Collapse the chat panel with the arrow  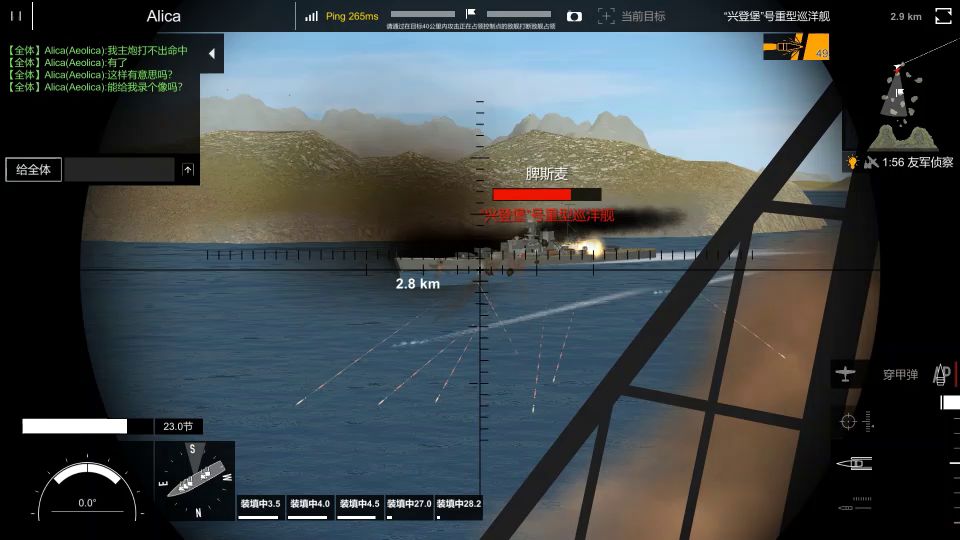(x=211, y=55)
